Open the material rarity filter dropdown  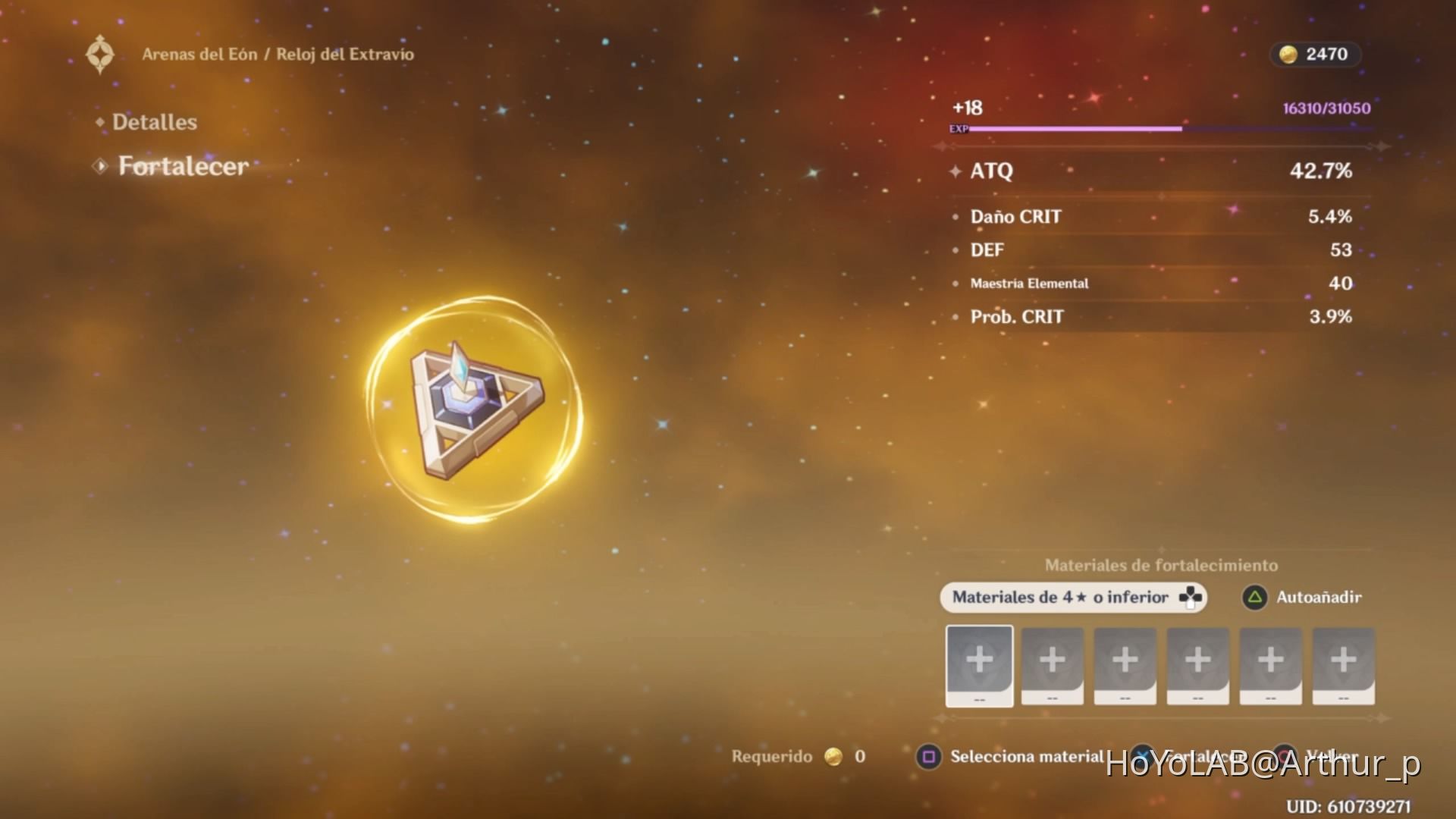coord(1072,598)
